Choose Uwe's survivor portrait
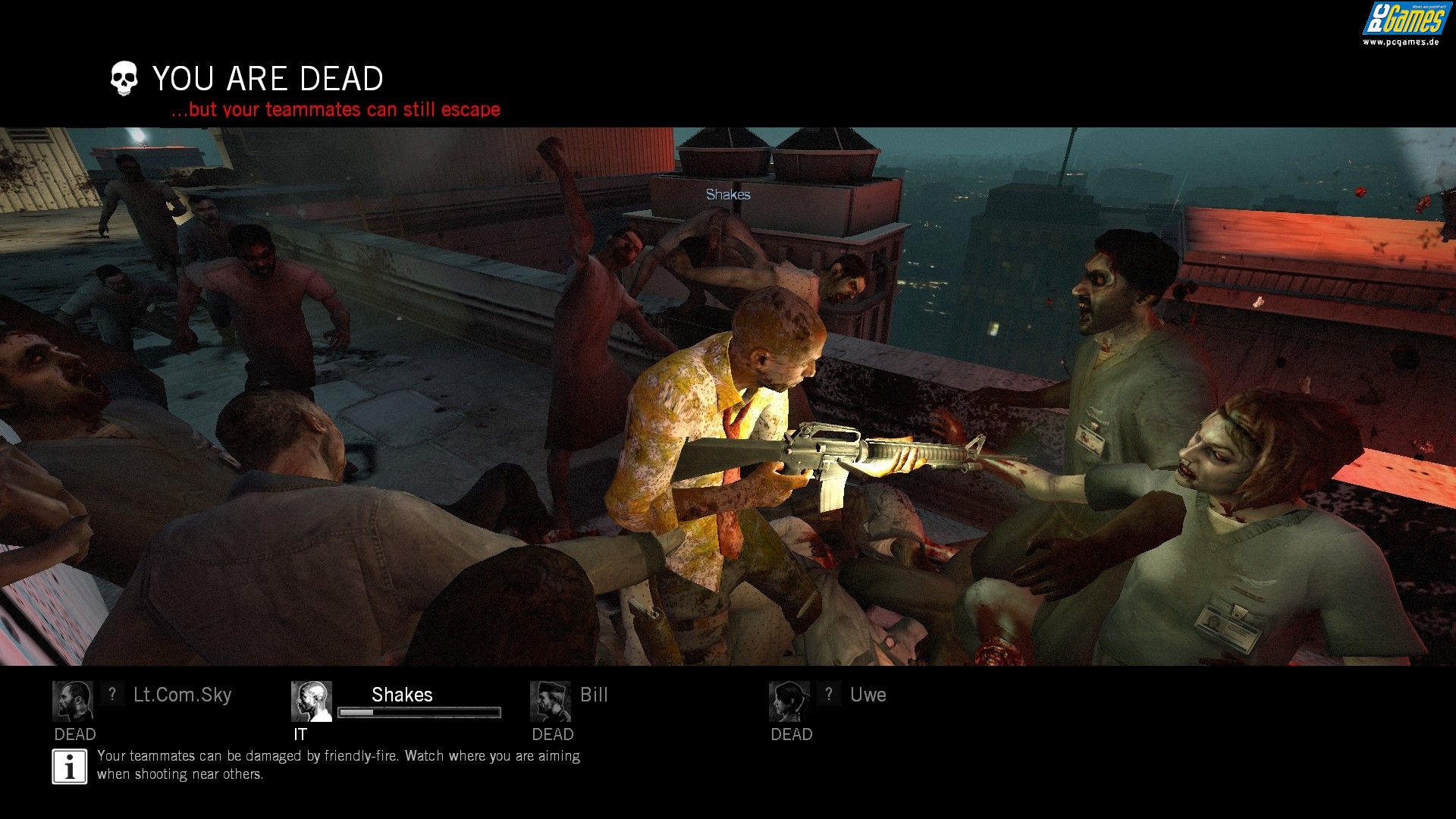Image resolution: width=1456 pixels, height=819 pixels. [x=789, y=701]
